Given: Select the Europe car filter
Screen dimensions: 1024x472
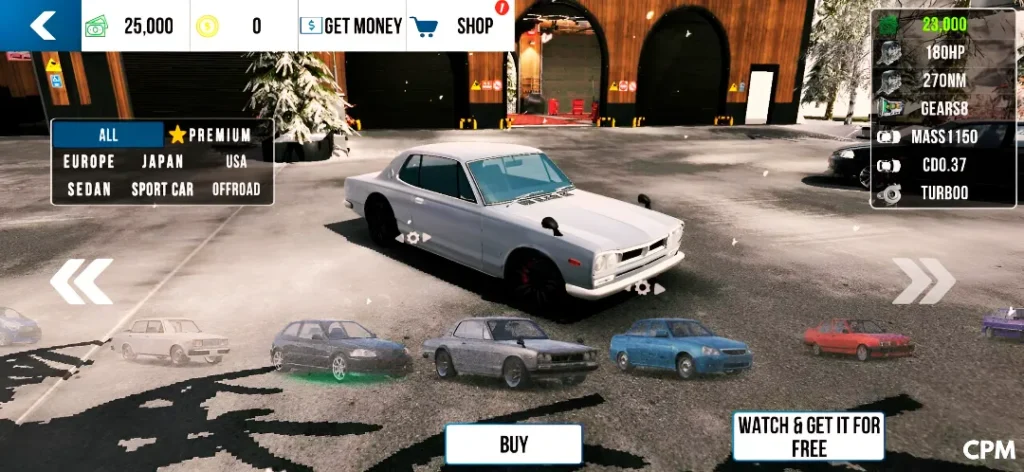Looking at the screenshot, I should click(89, 161).
